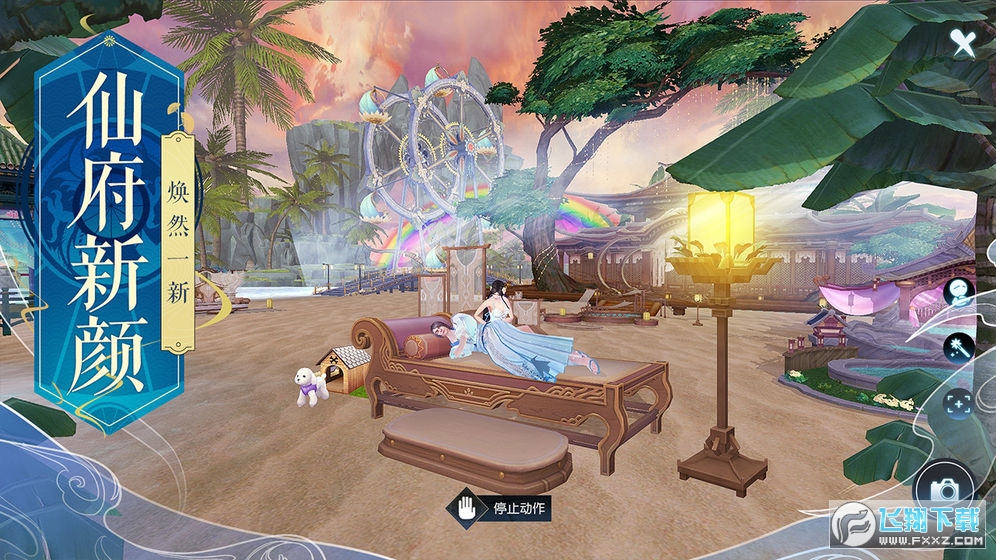Click the 停止动作 stop action button
Screen dimensions: 996x560
pyautogui.click(x=500, y=507)
